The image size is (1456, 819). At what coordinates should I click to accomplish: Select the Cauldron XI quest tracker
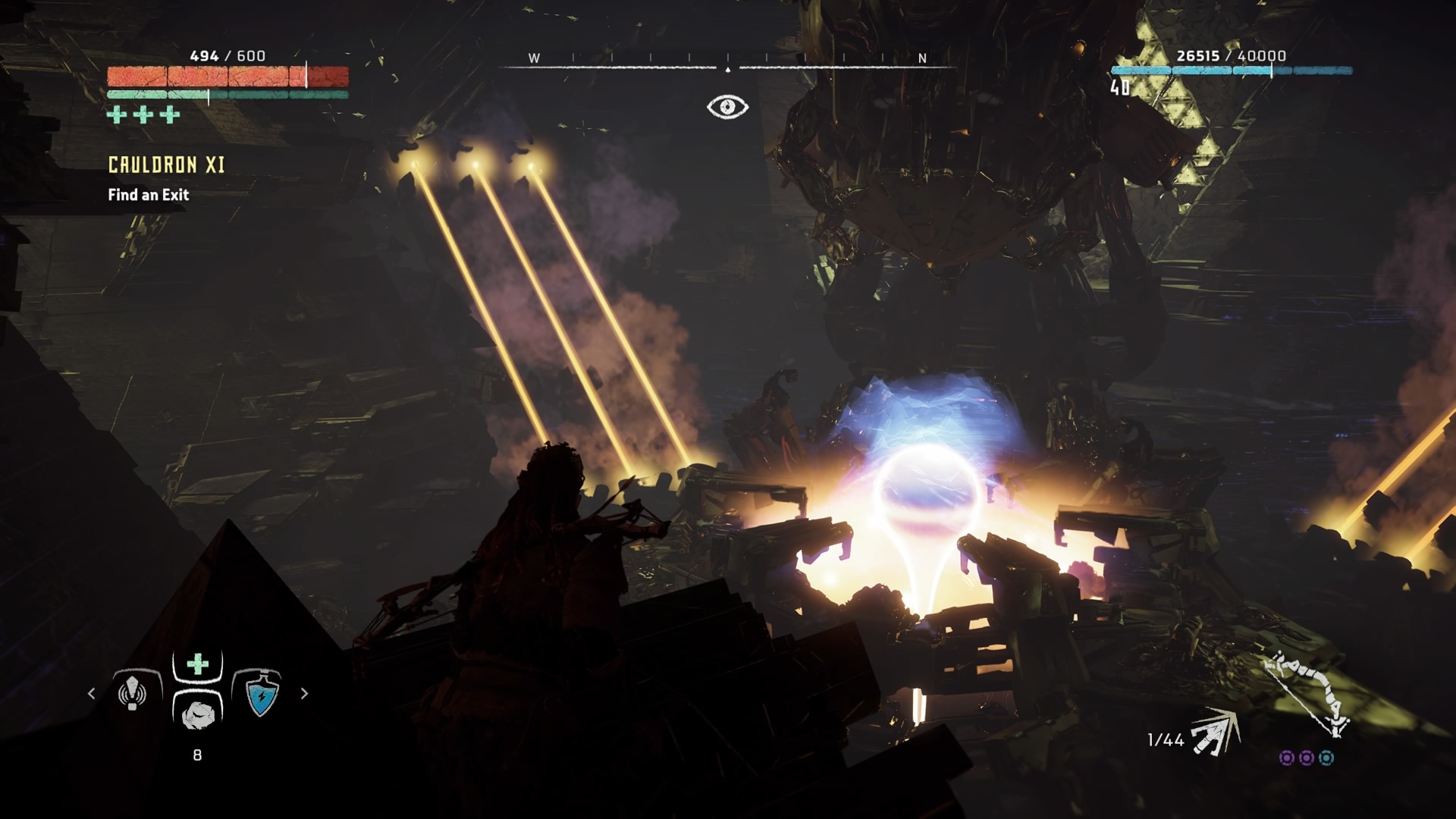166,165
